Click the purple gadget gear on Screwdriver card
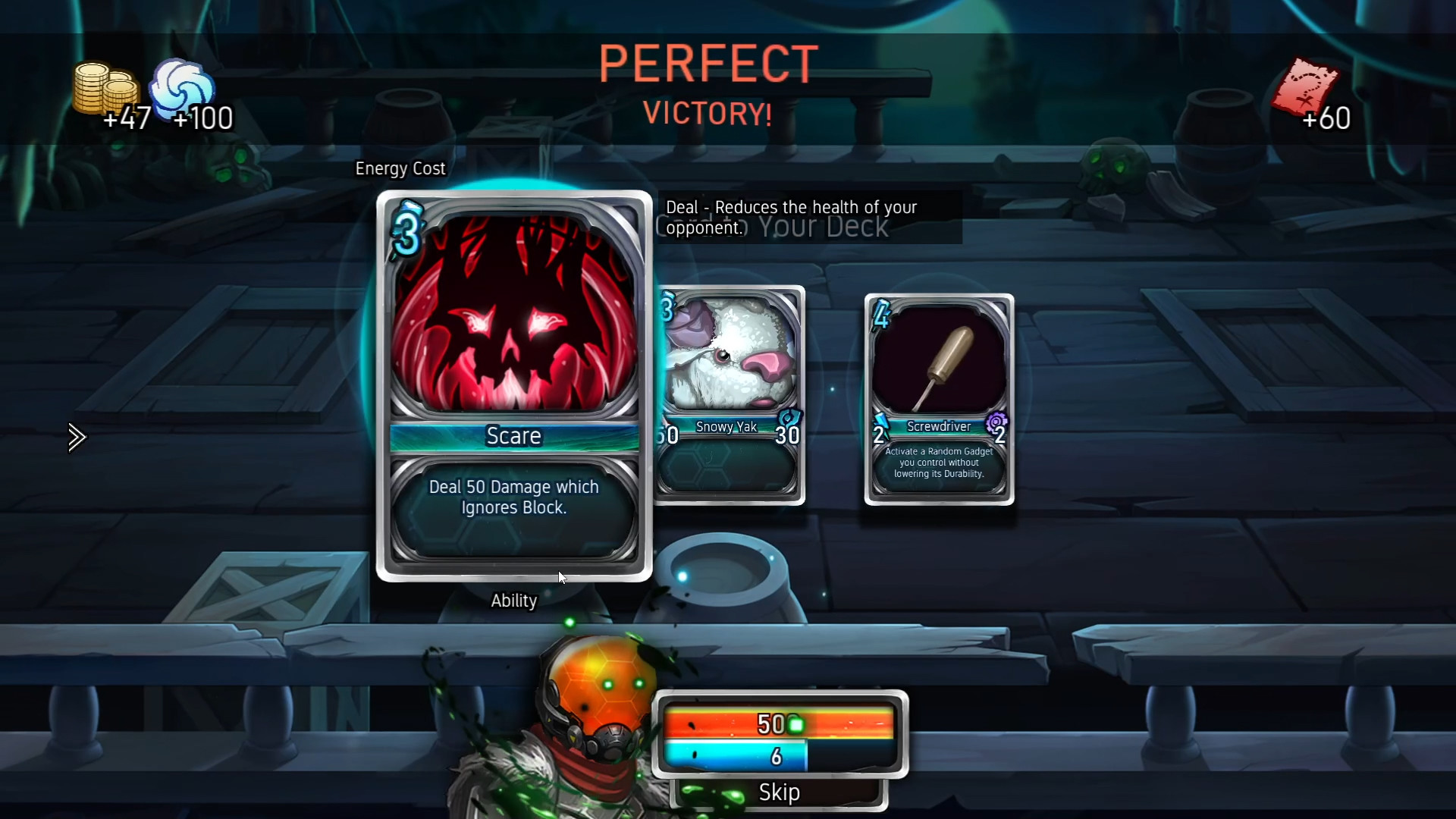 click(x=999, y=423)
